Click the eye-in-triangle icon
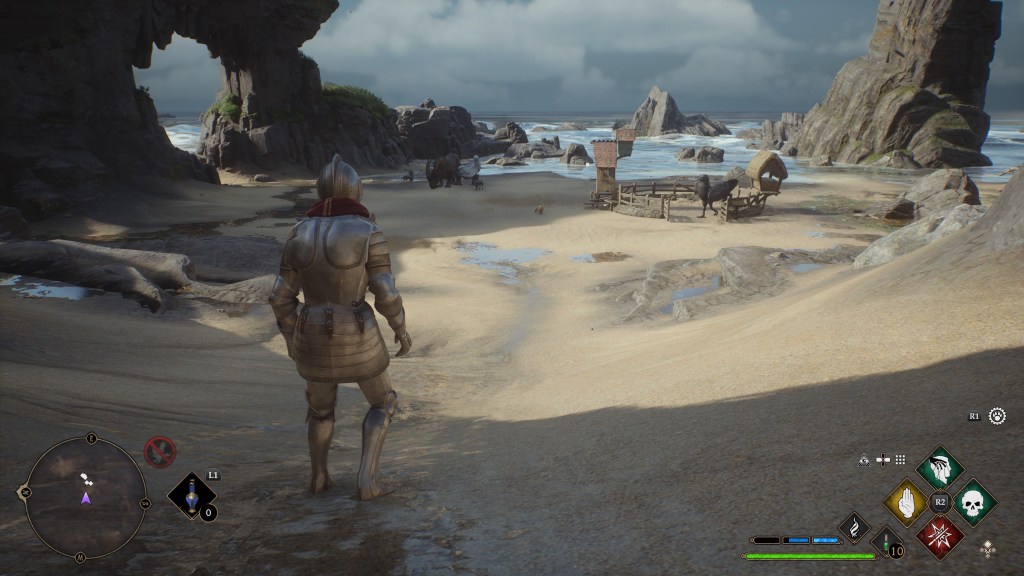The height and width of the screenshot is (576, 1024). [863, 459]
